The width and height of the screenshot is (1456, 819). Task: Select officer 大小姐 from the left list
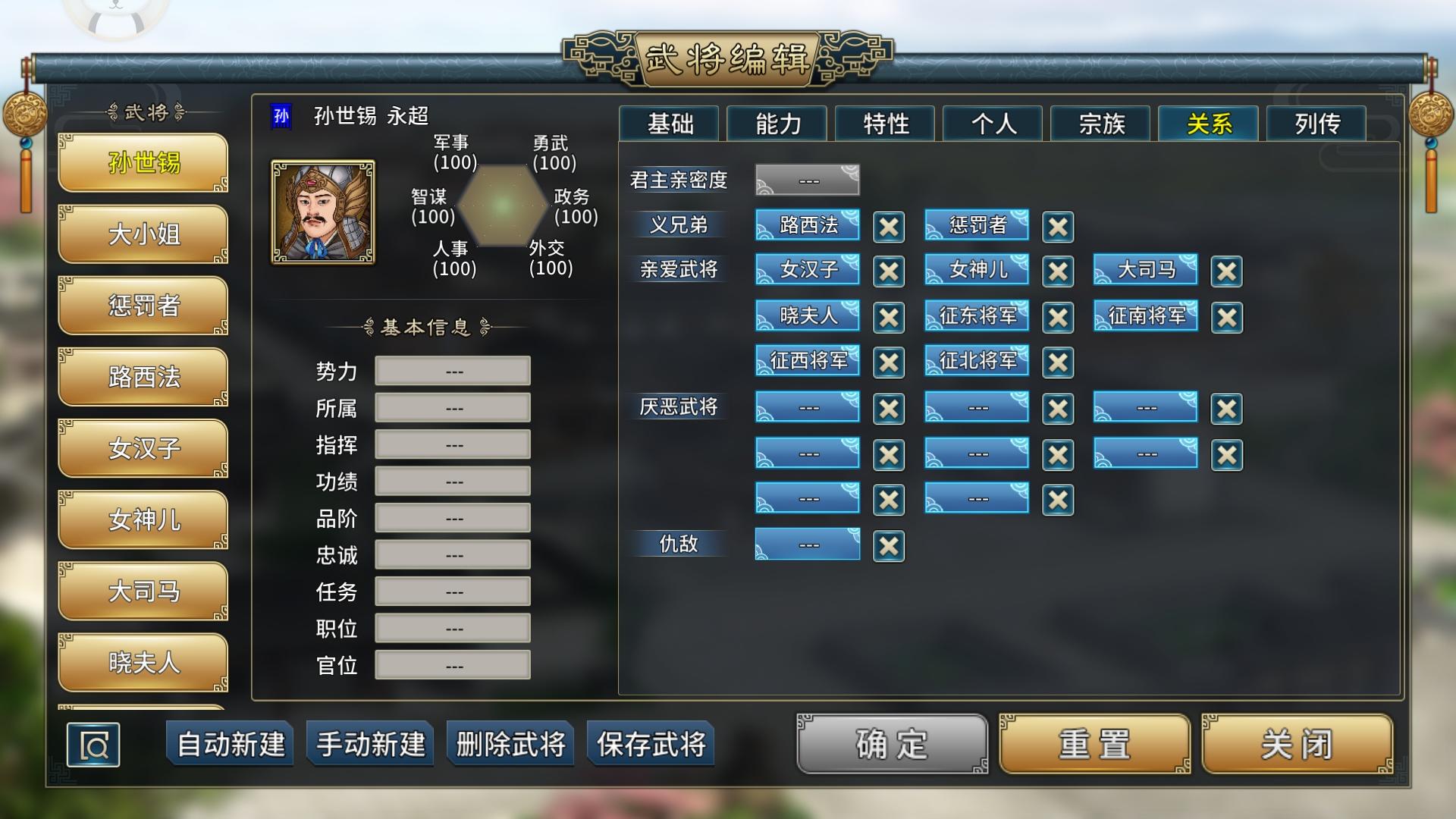[143, 235]
